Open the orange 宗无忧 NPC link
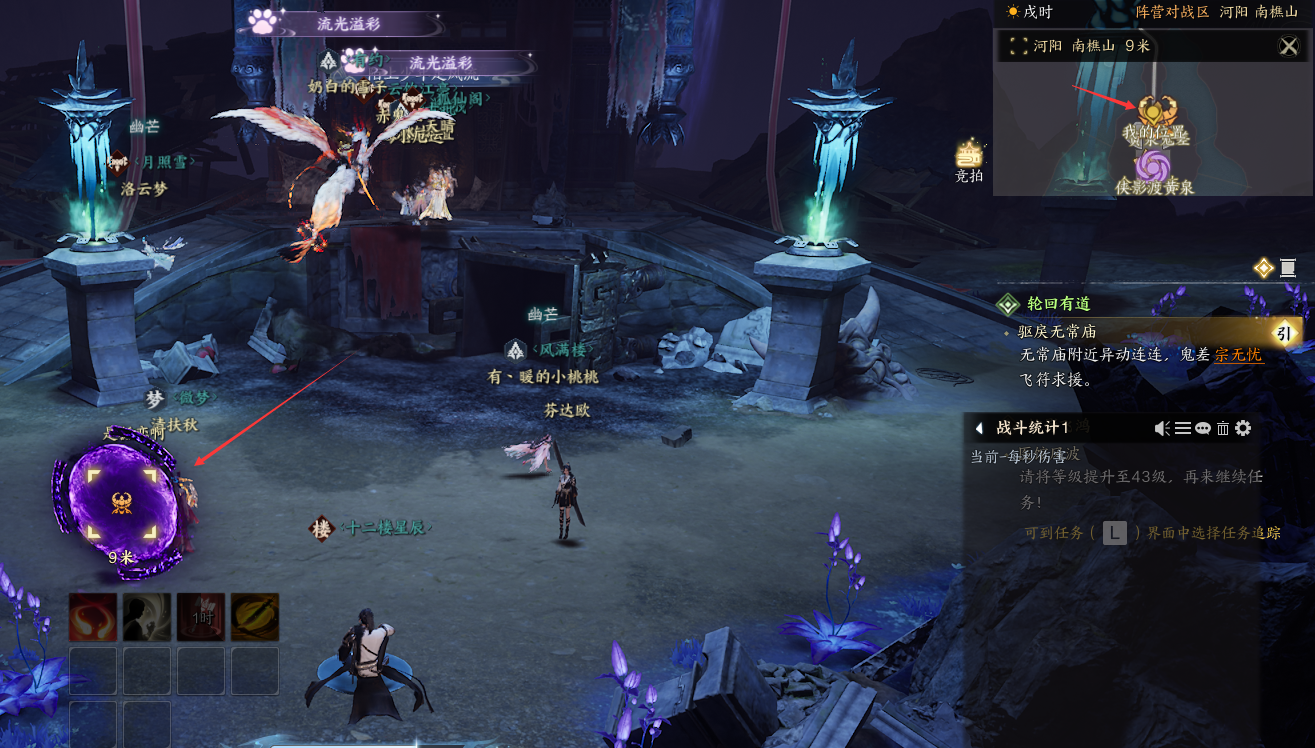The width and height of the screenshot is (1315, 748). pyautogui.click(x=1238, y=355)
